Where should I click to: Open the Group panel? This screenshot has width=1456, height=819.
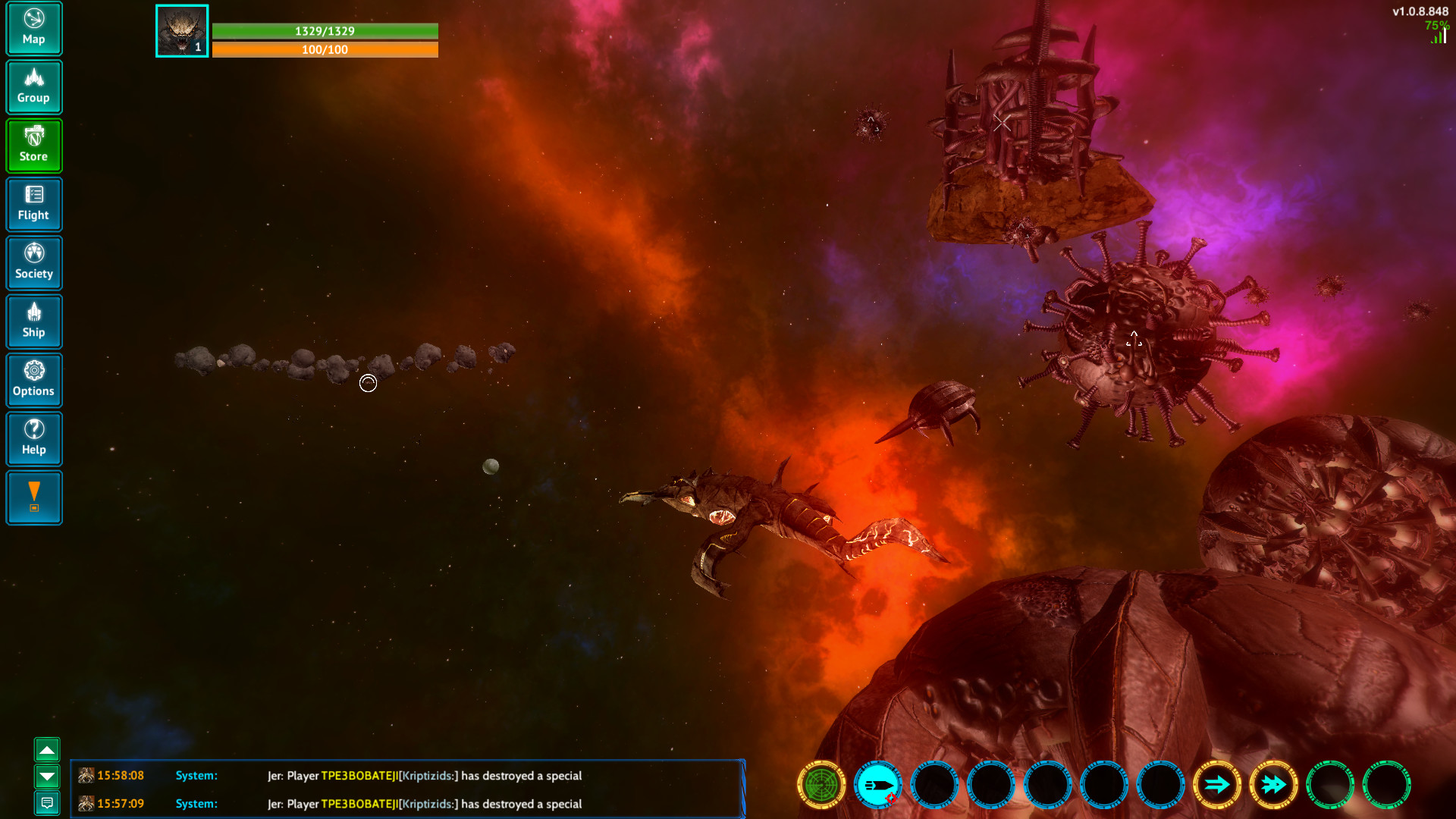coord(34,86)
